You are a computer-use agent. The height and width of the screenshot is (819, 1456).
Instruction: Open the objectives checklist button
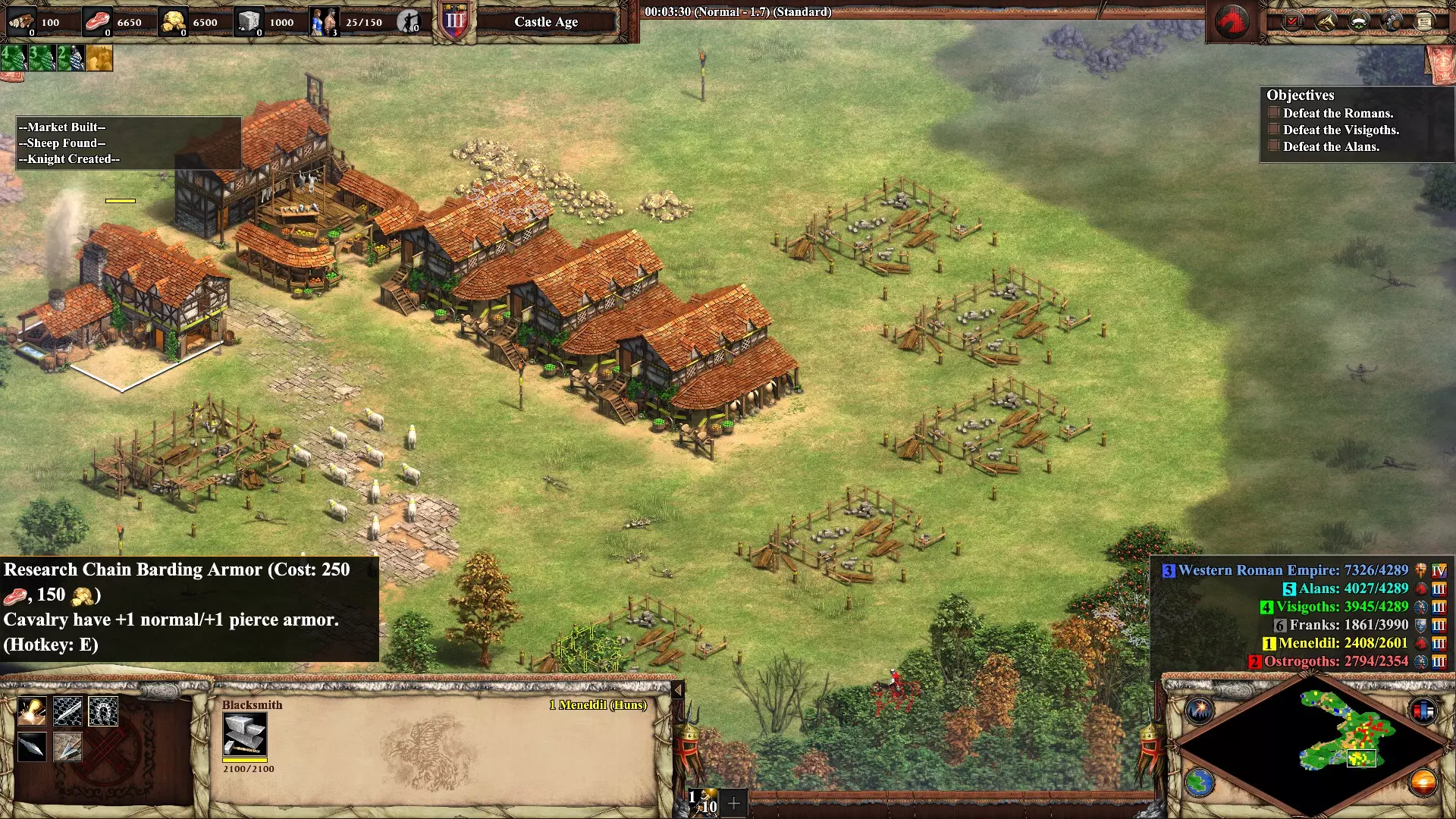click(1291, 22)
